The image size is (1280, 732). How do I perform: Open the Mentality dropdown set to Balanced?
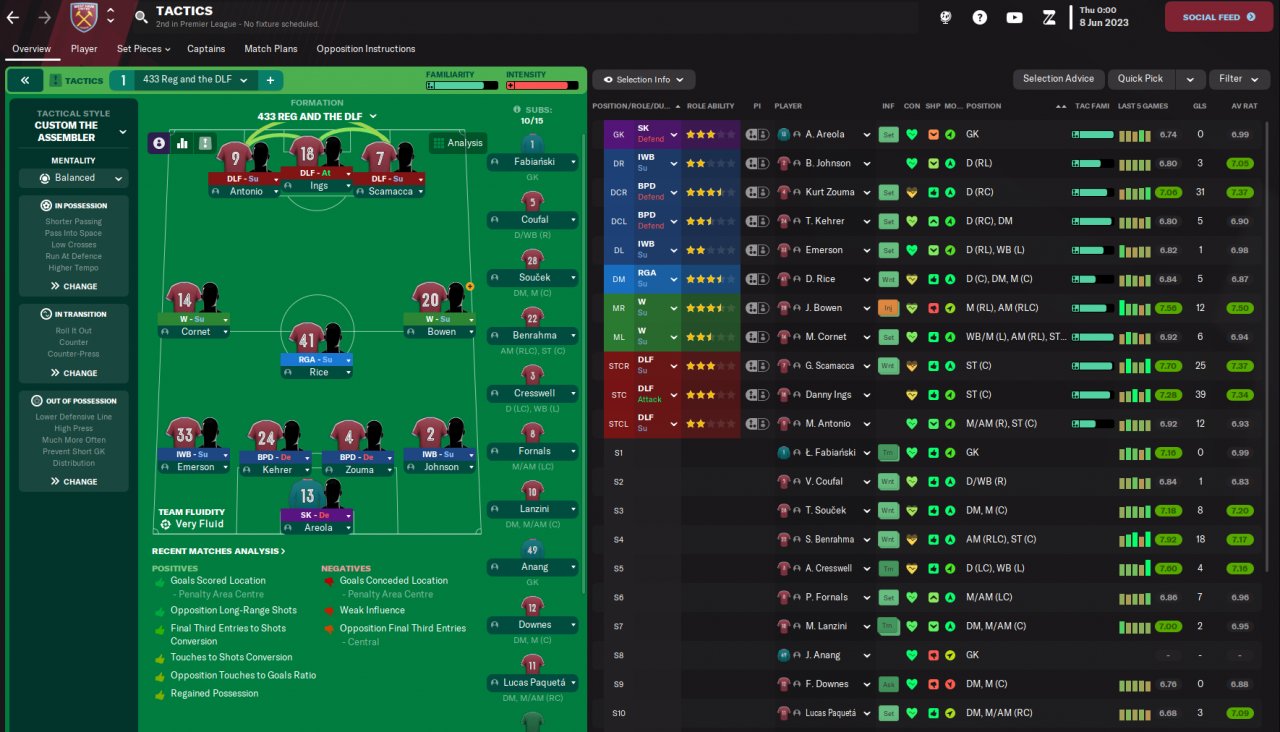click(x=74, y=178)
